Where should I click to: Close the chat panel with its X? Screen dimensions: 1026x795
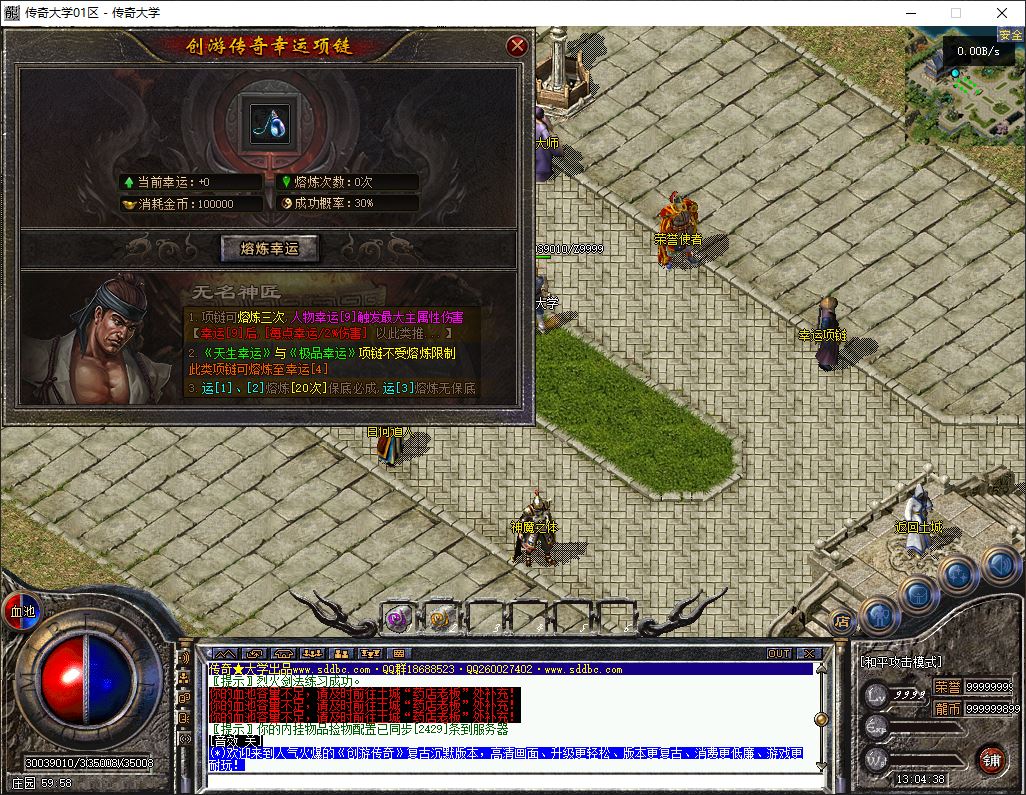809,654
